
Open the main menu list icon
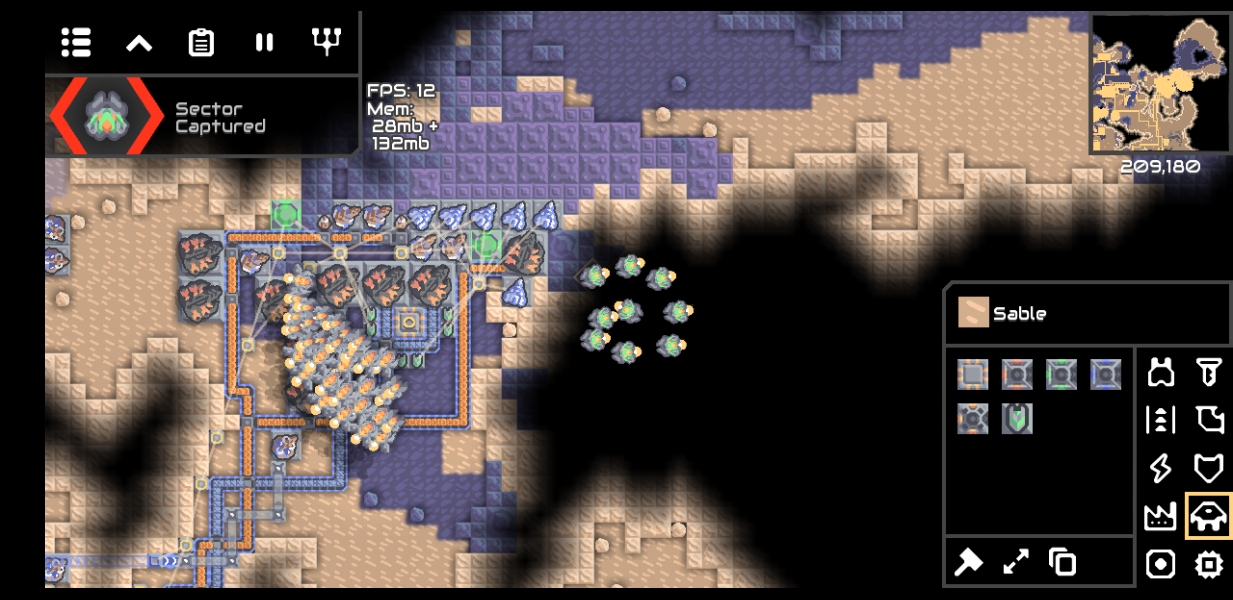coord(76,42)
